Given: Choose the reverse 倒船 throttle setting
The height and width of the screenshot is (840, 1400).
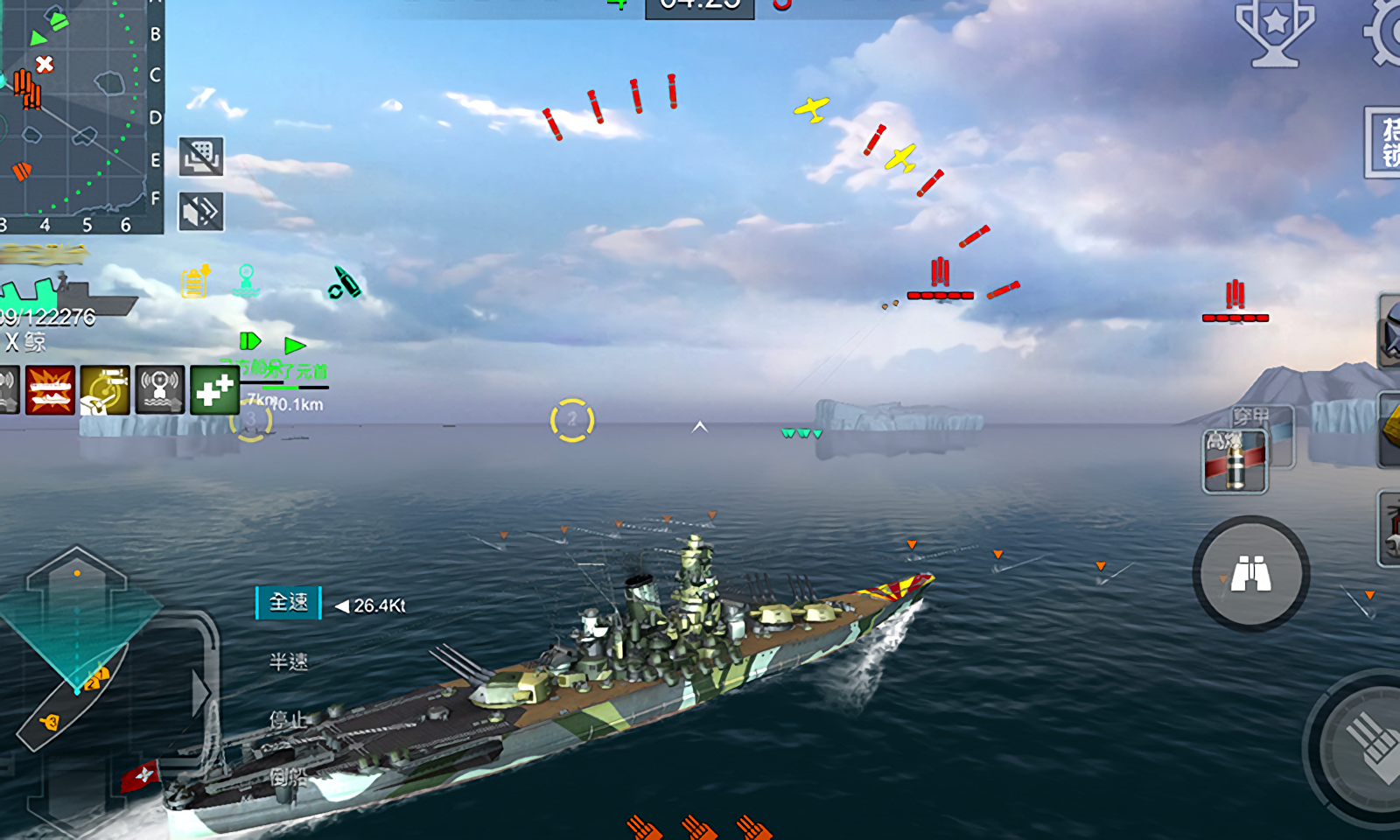Looking at the screenshot, I should click(x=288, y=776).
